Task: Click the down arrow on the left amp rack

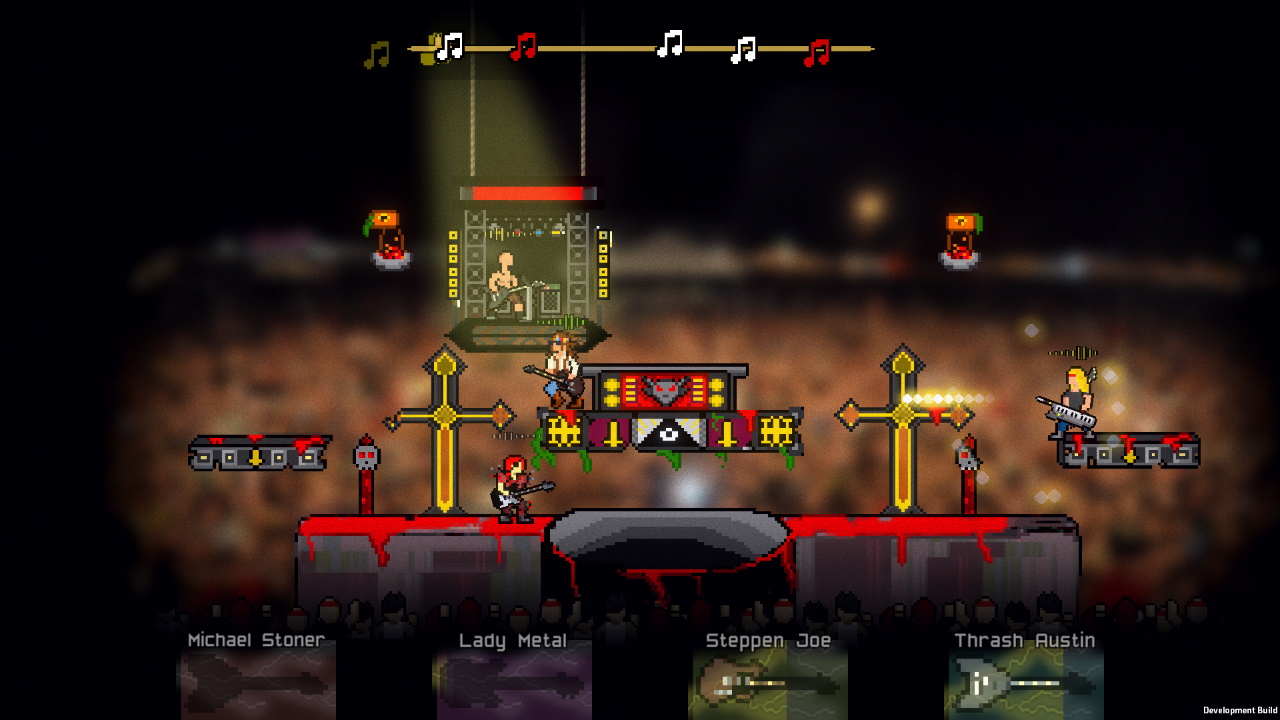Action: click(x=256, y=458)
